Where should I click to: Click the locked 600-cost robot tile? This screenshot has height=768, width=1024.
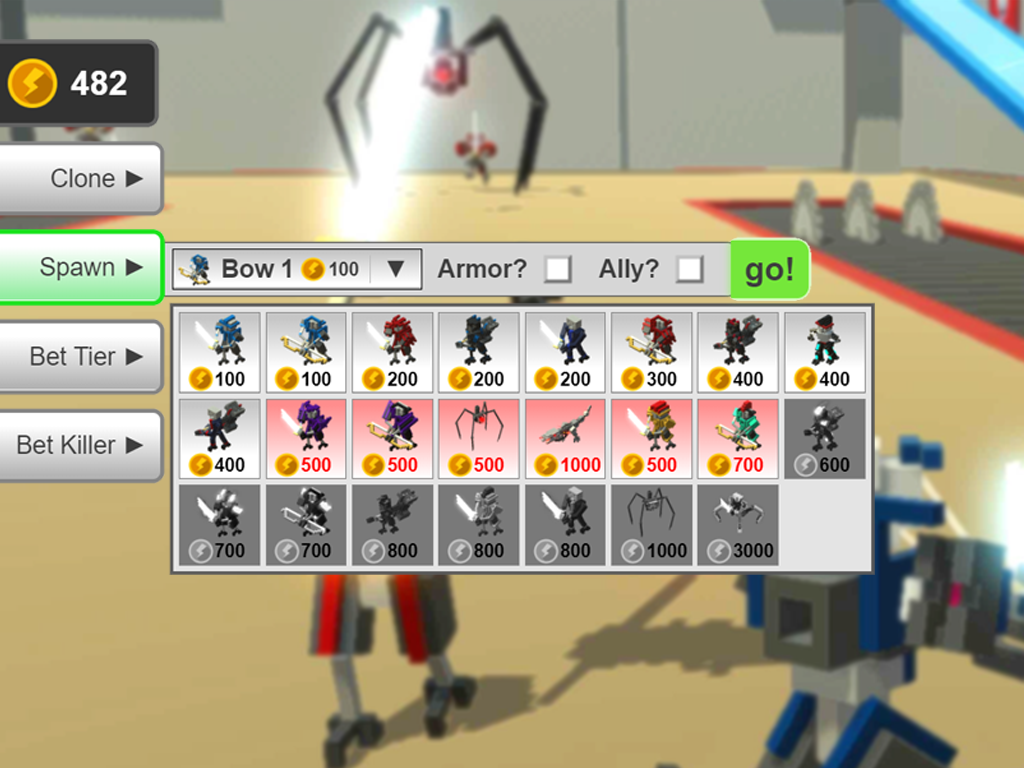click(824, 438)
